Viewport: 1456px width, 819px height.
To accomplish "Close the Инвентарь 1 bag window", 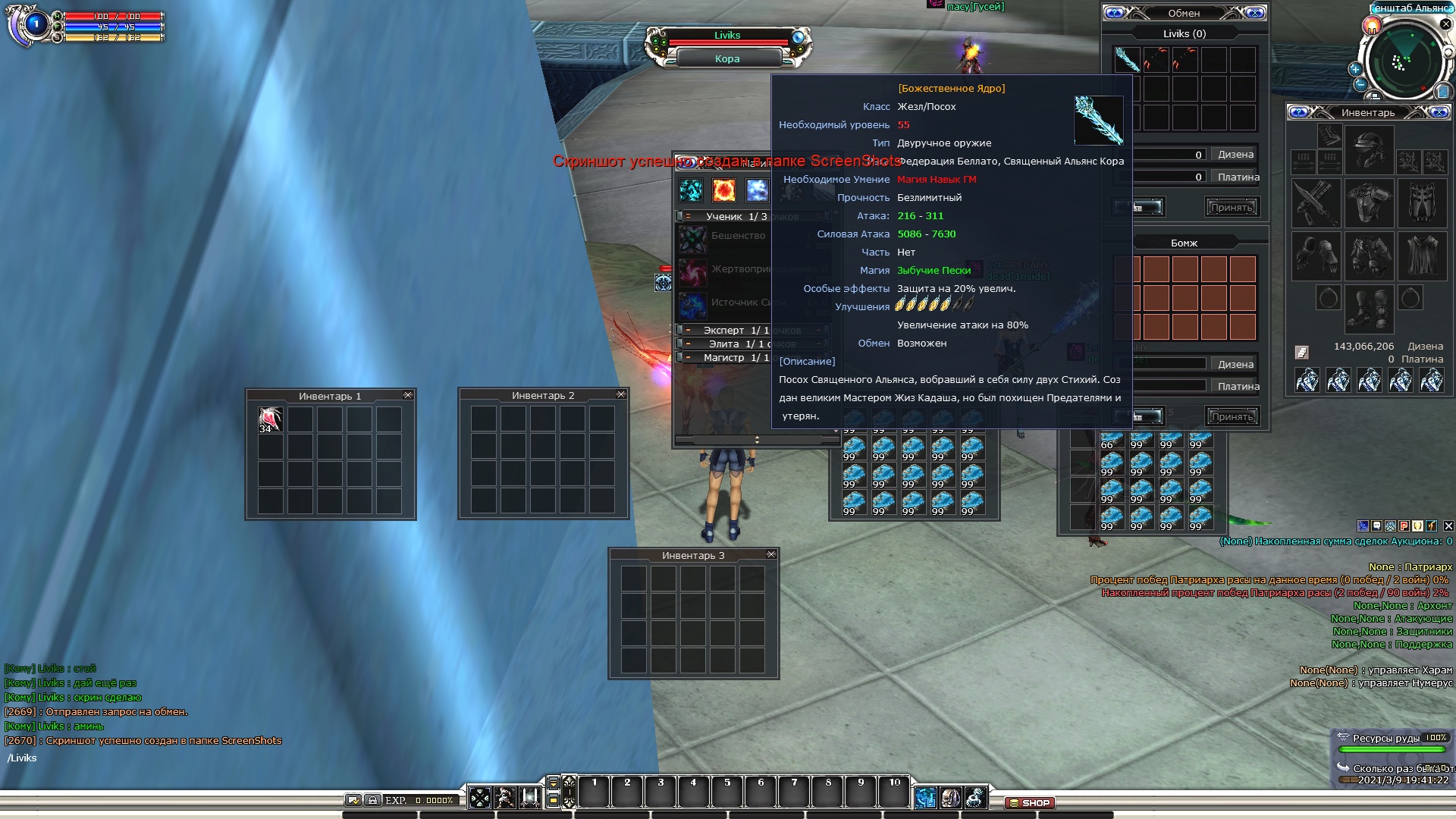I will [x=408, y=395].
